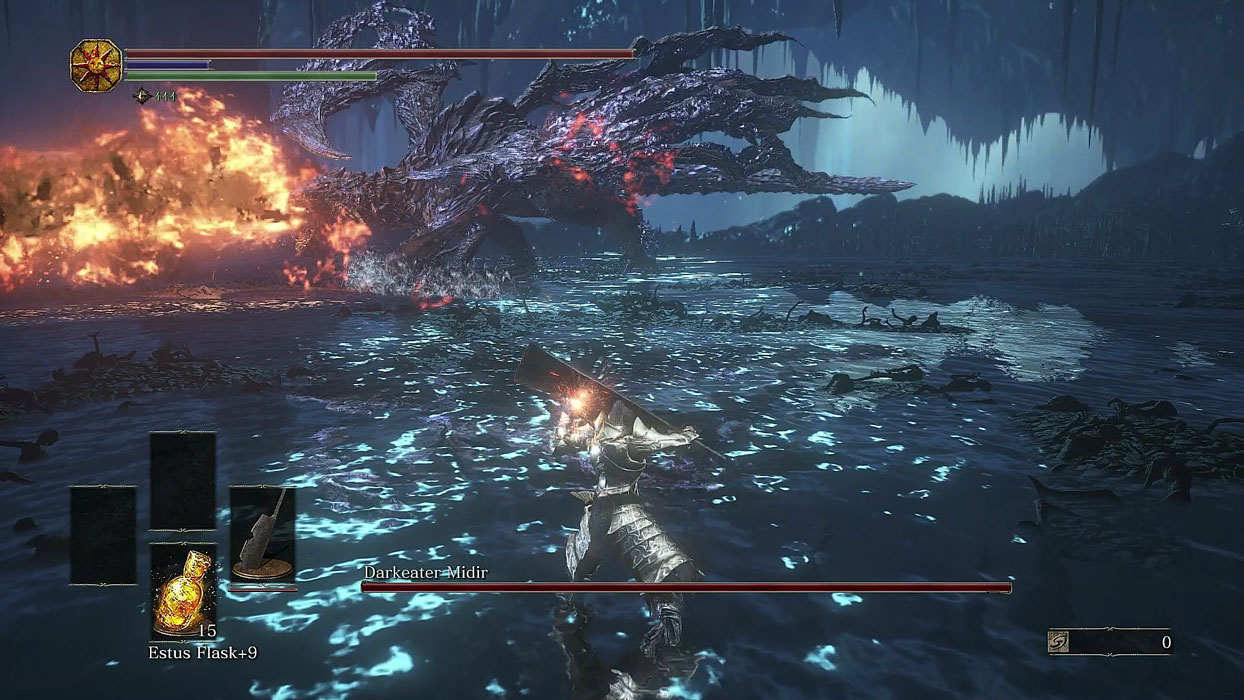Click the greatsword right-hand weapon slot

[x=262, y=535]
